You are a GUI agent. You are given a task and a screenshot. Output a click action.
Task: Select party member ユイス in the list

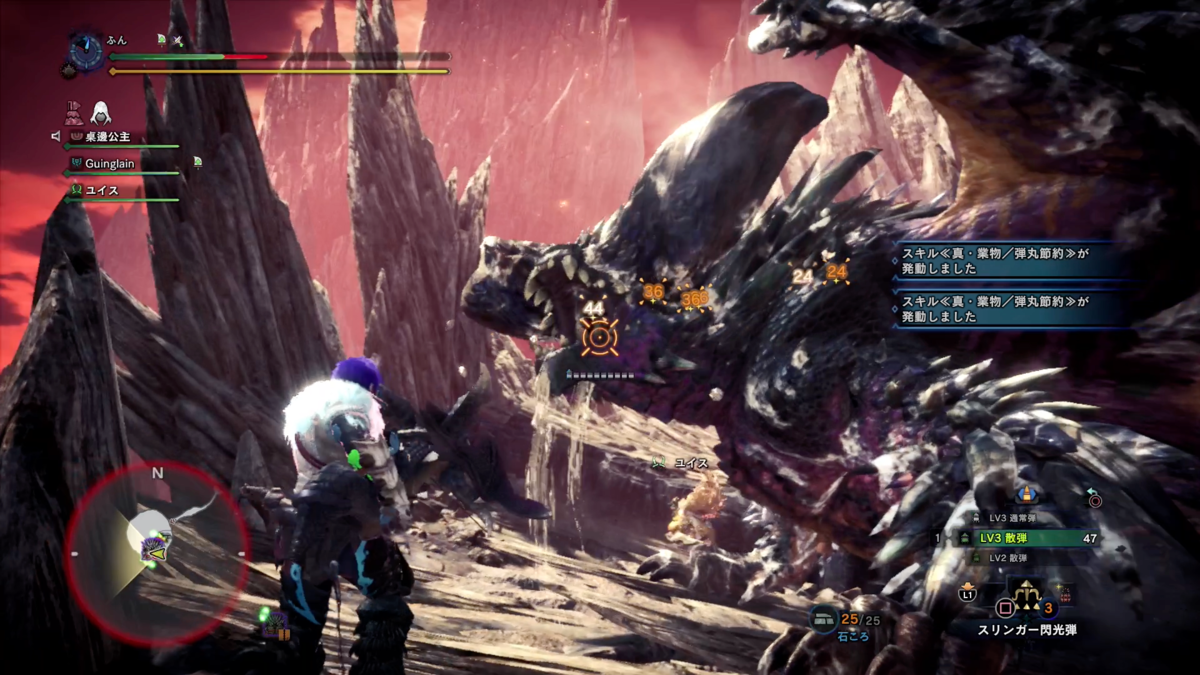coord(101,189)
